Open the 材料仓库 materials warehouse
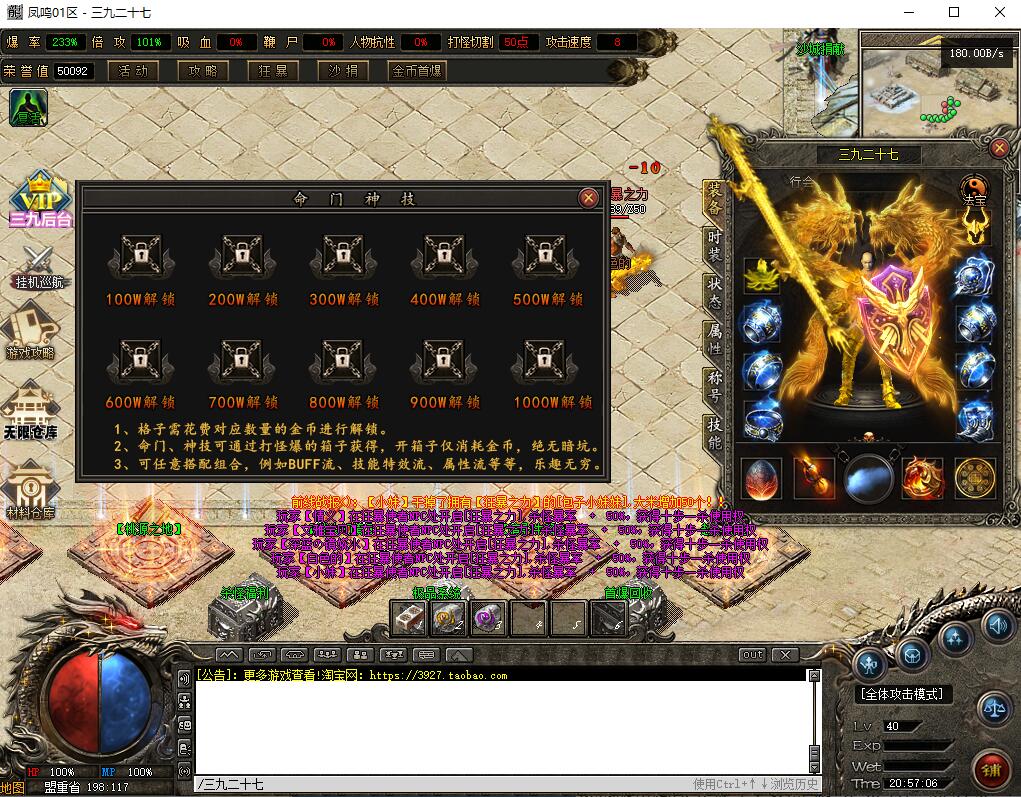This screenshot has height=797, width=1021. (x=30, y=490)
